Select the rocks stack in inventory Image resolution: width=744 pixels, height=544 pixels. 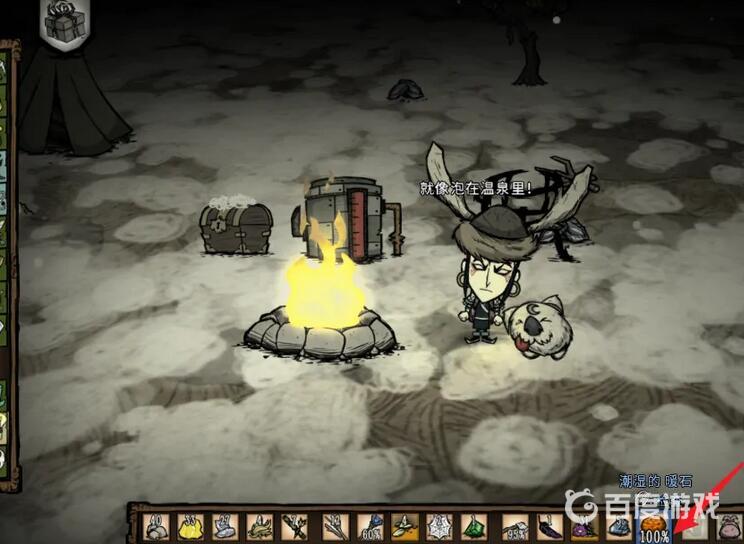click(158, 525)
